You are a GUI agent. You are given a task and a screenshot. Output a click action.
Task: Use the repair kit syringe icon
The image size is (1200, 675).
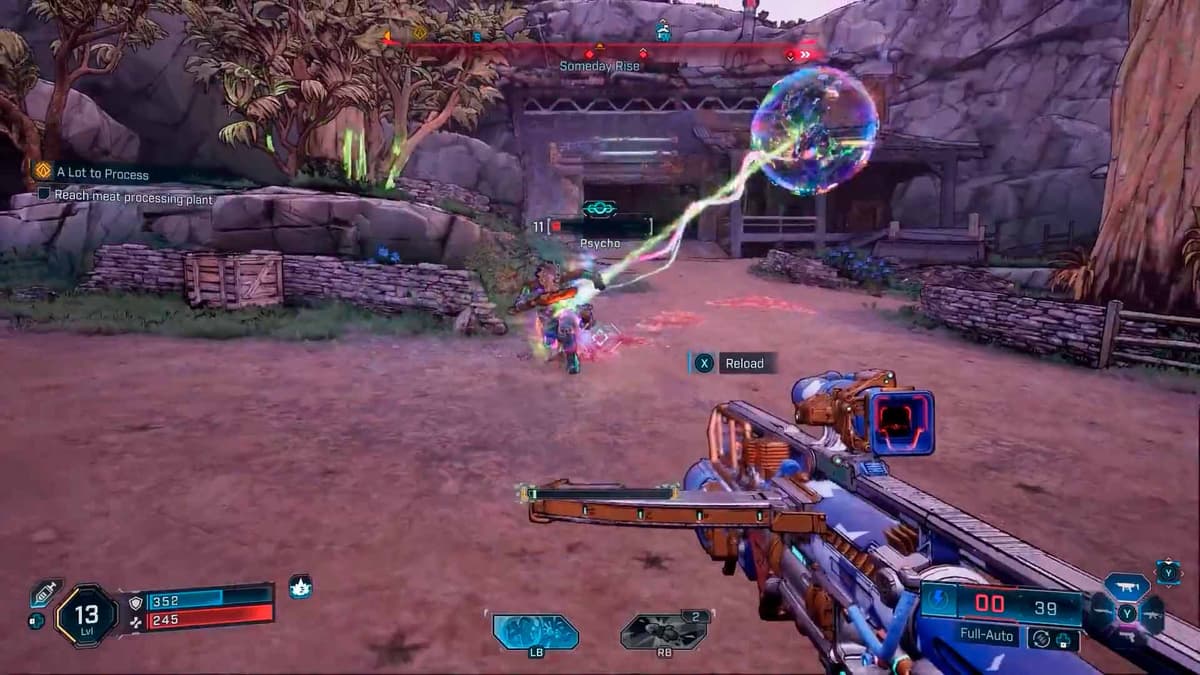45,593
